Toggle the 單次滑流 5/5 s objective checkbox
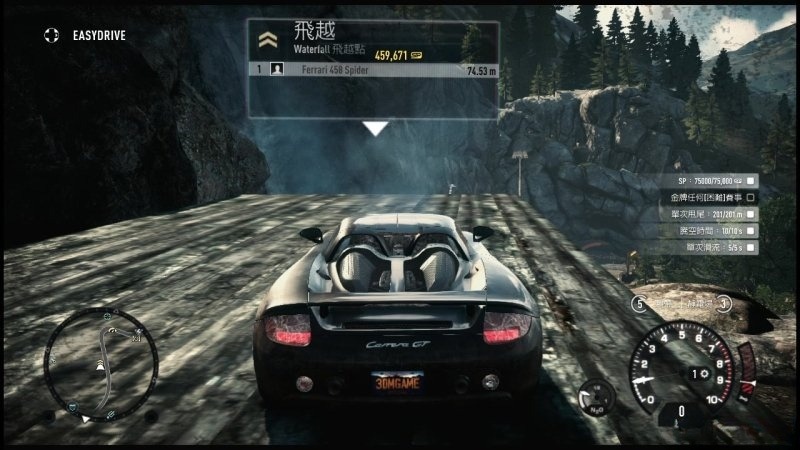The image size is (800, 450). [x=751, y=245]
